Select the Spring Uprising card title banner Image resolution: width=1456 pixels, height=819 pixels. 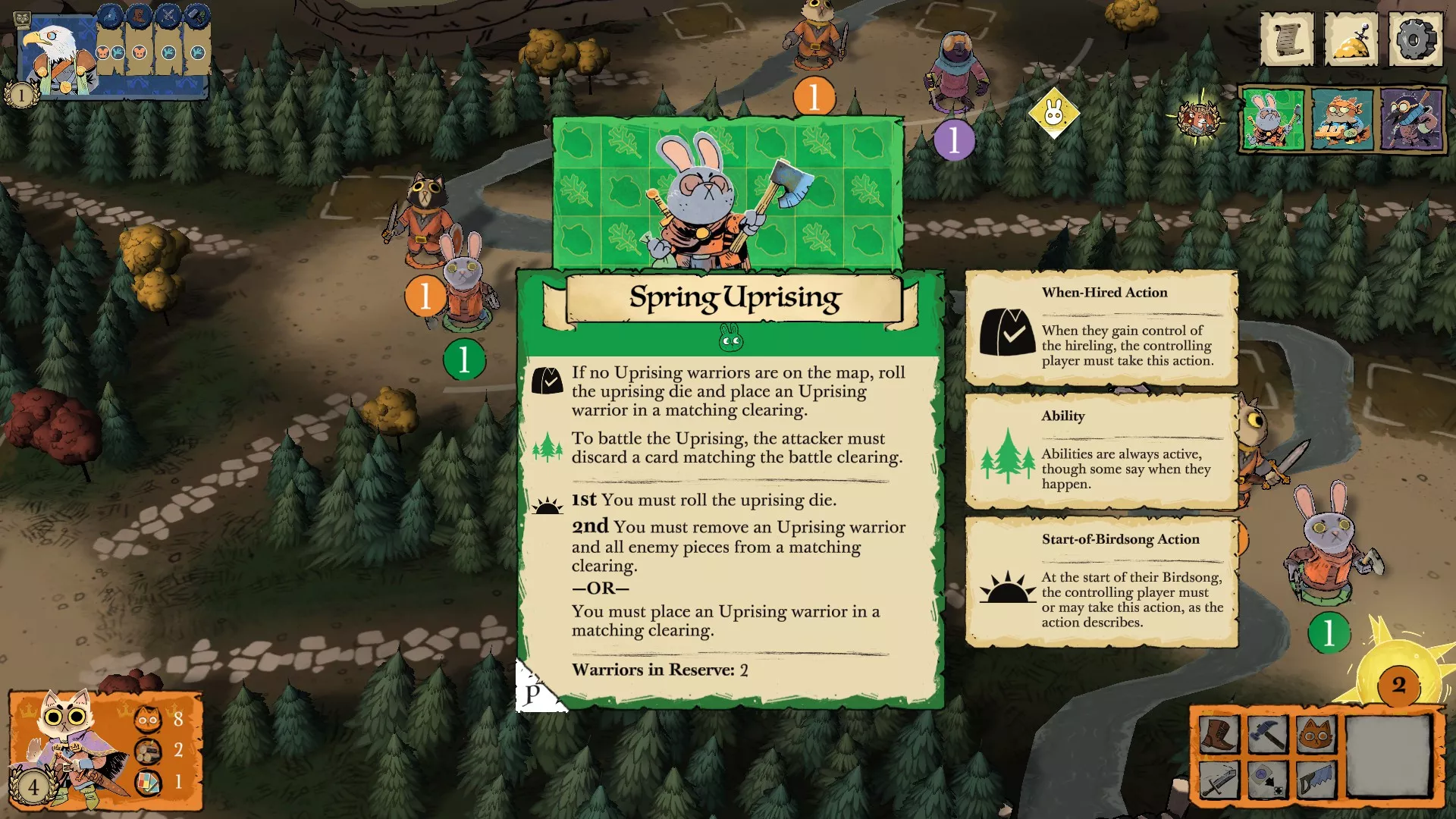click(734, 298)
